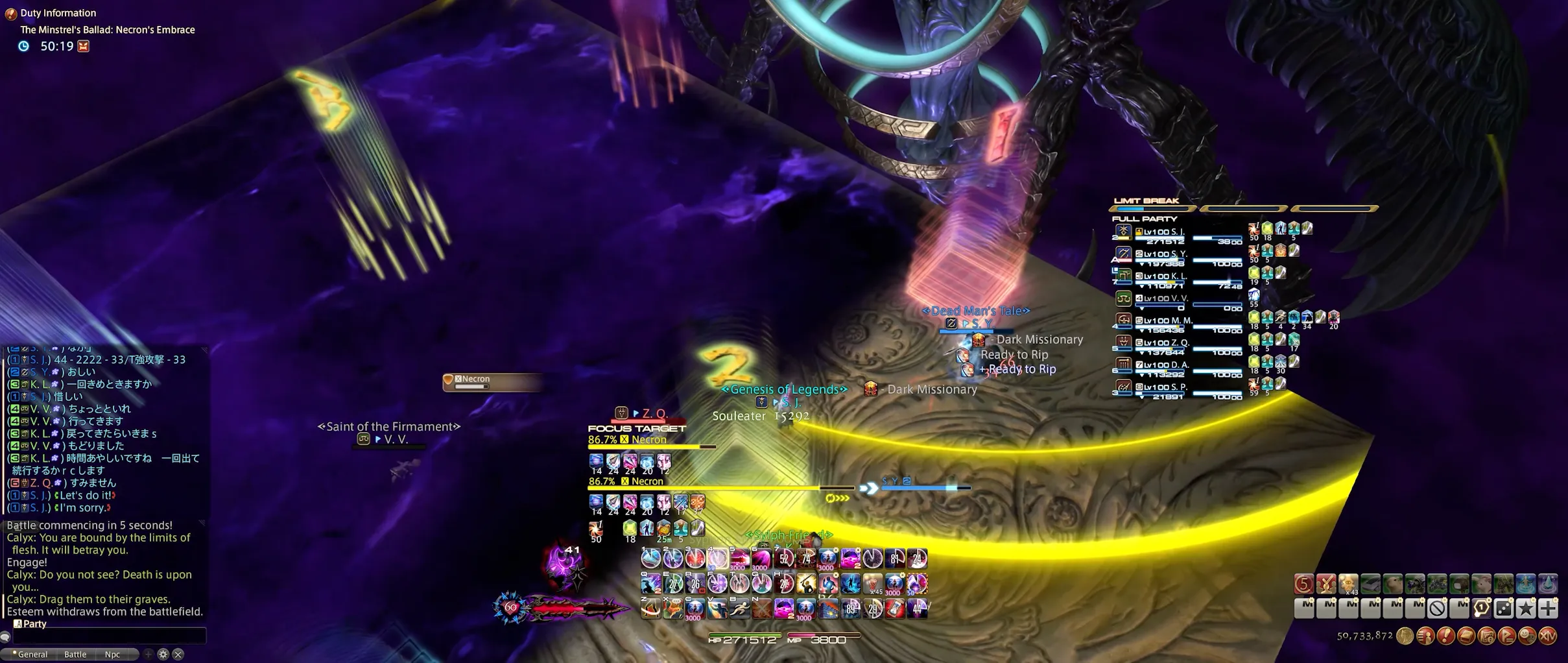This screenshot has height=663, width=1568.
Task: Open the Duty Information panel header
Action: pyautogui.click(x=57, y=13)
